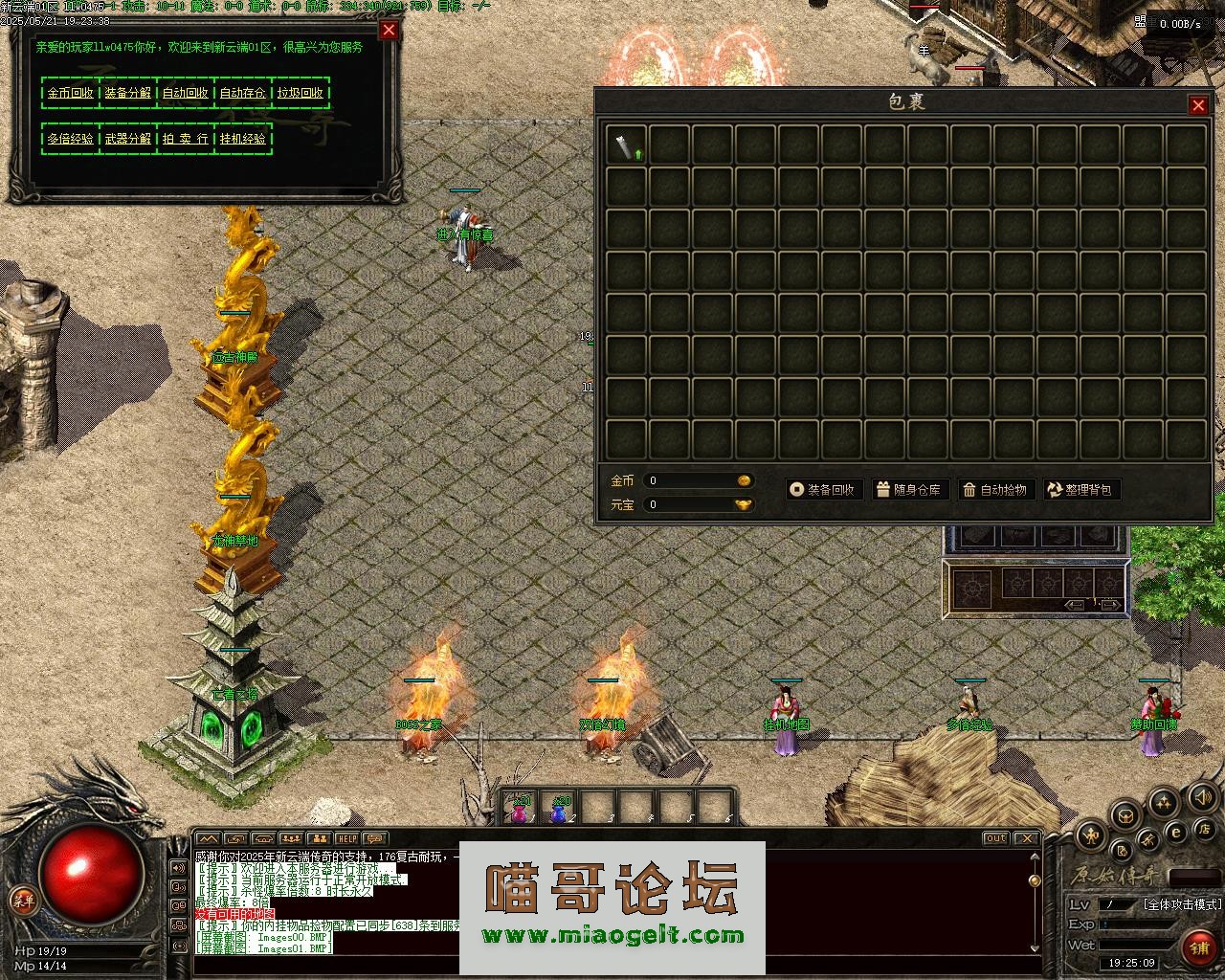Choose the 自动回收 auto recycle option
The height and width of the screenshot is (980, 1225).
click(x=186, y=93)
